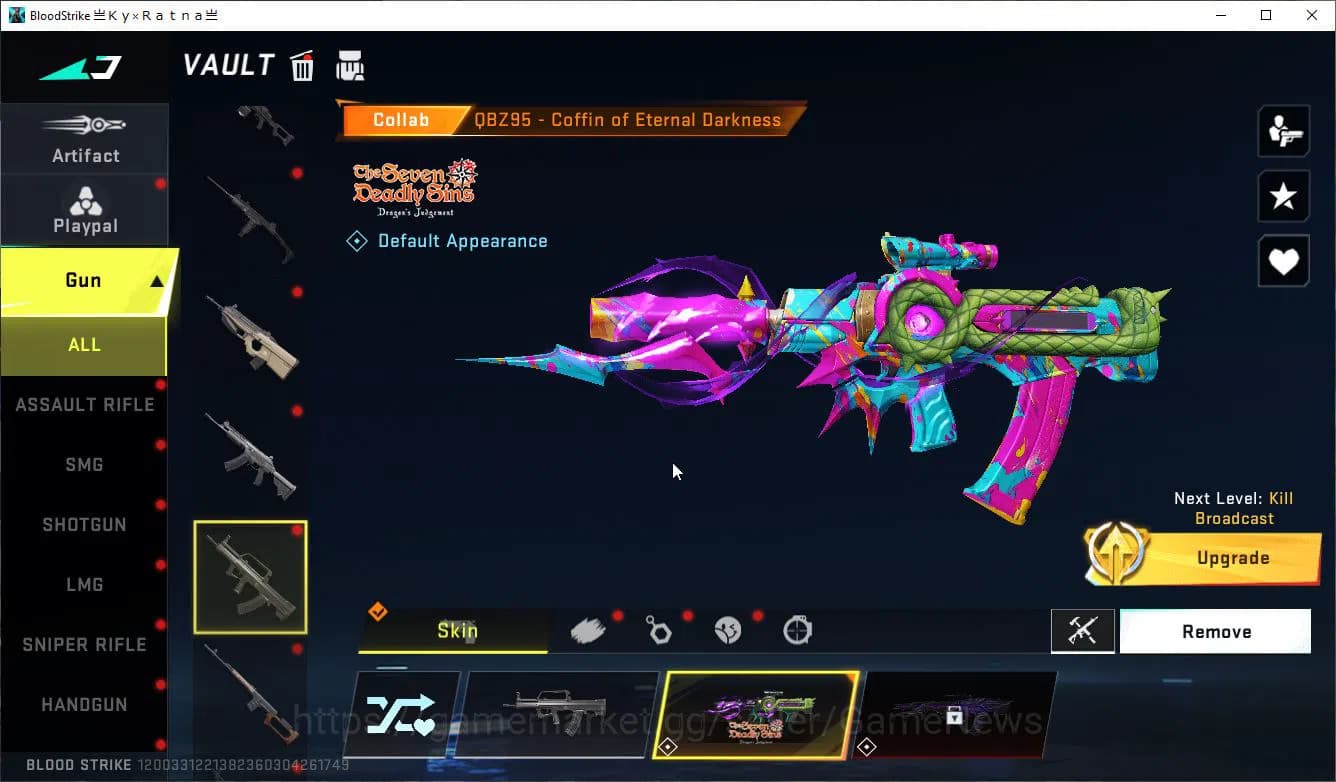Image resolution: width=1336 pixels, height=782 pixels.
Task: Switch to the Skin tab
Action: click(x=458, y=631)
